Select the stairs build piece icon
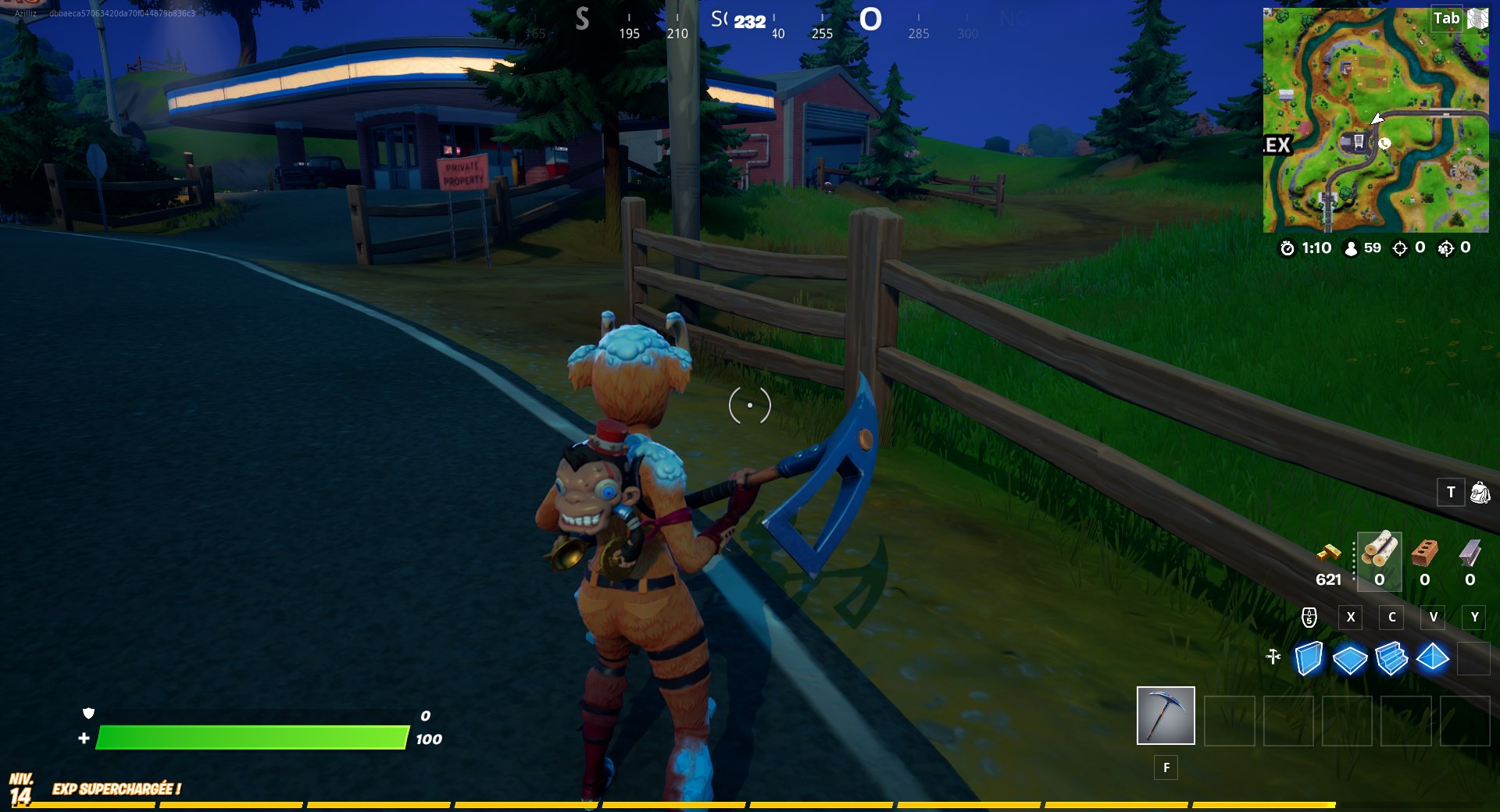 pyautogui.click(x=1392, y=660)
